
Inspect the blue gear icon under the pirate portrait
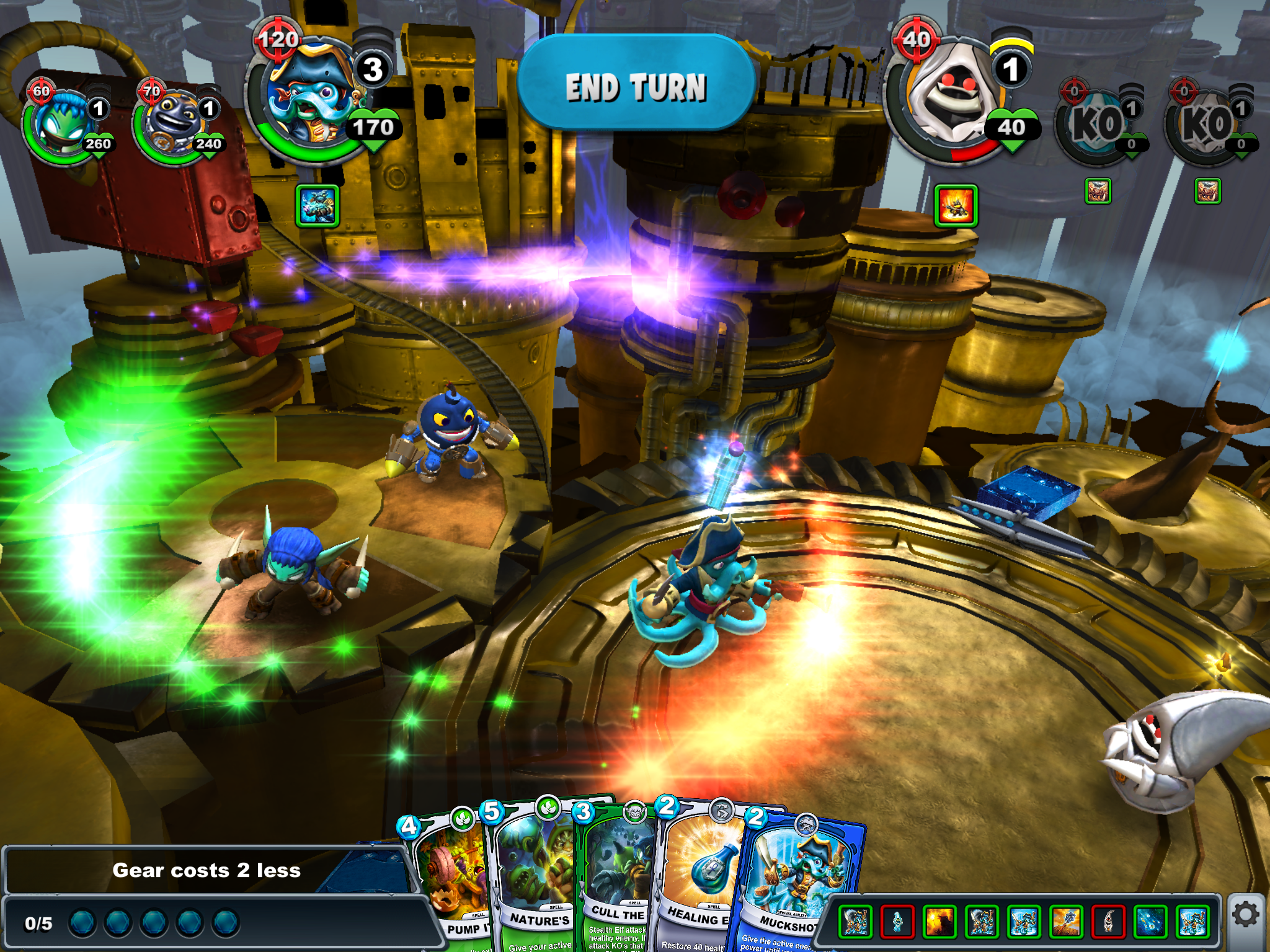pyautogui.click(x=317, y=205)
